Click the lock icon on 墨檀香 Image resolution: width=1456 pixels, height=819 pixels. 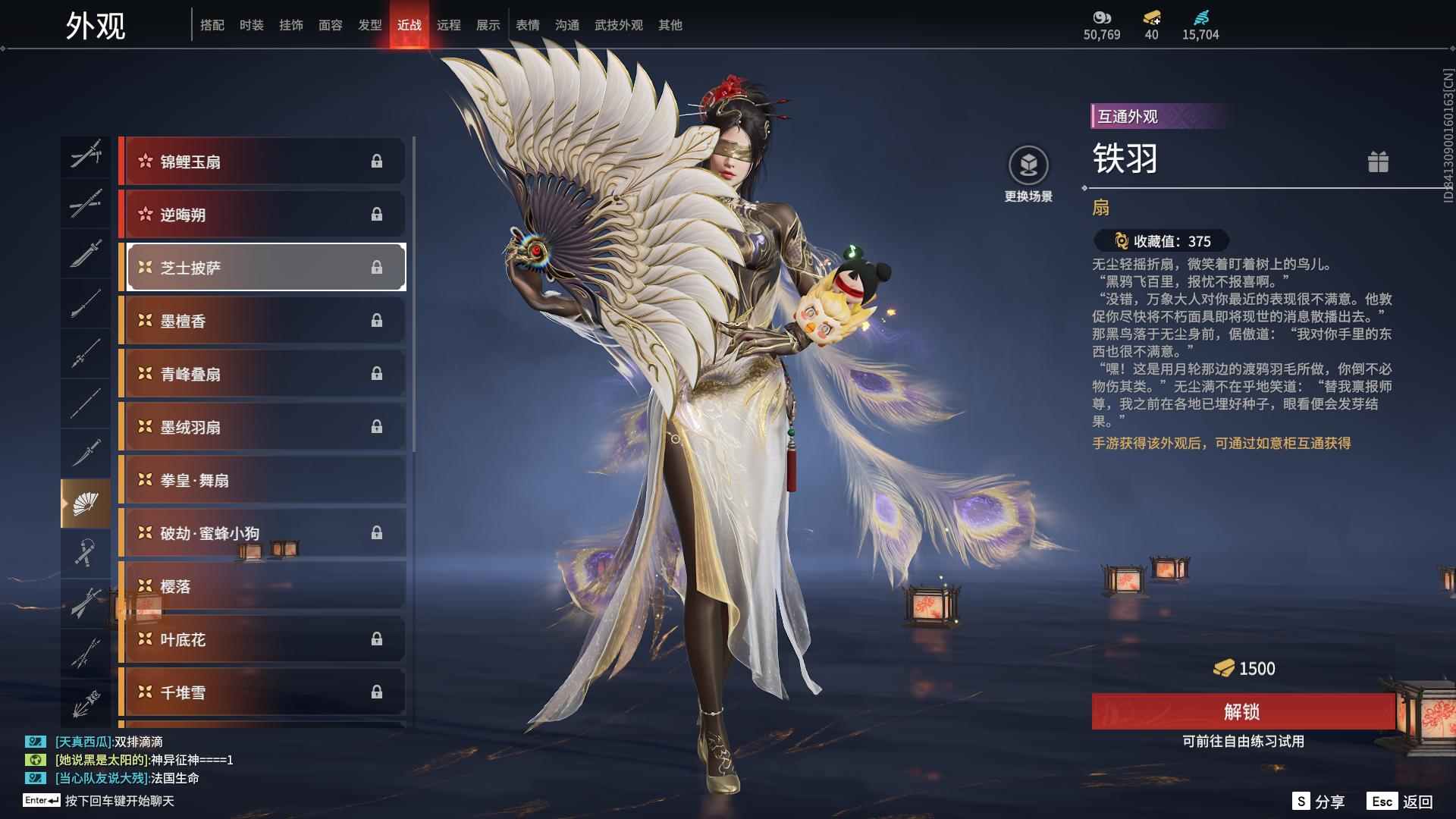[378, 320]
